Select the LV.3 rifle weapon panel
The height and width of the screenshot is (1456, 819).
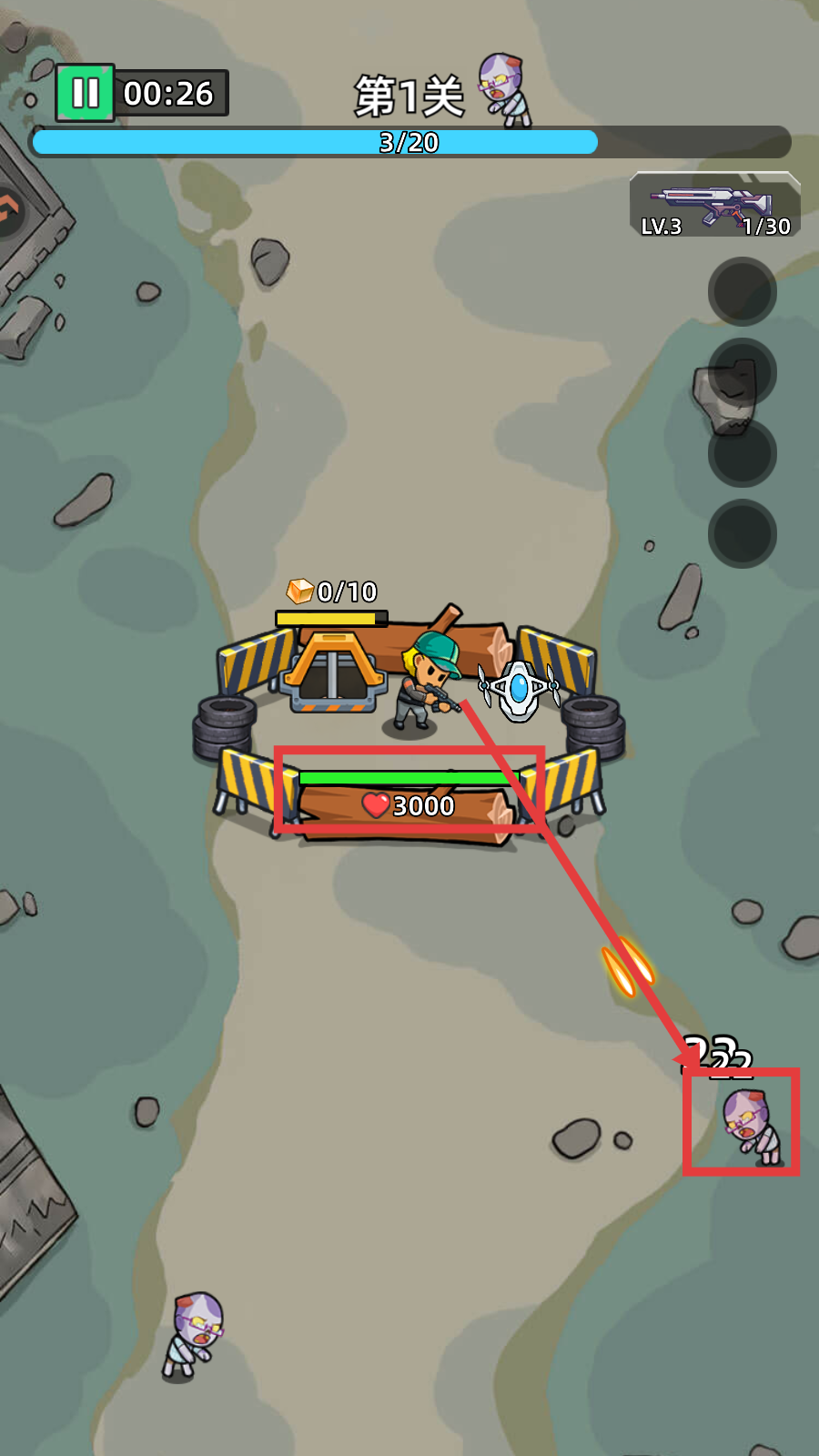[x=714, y=207]
